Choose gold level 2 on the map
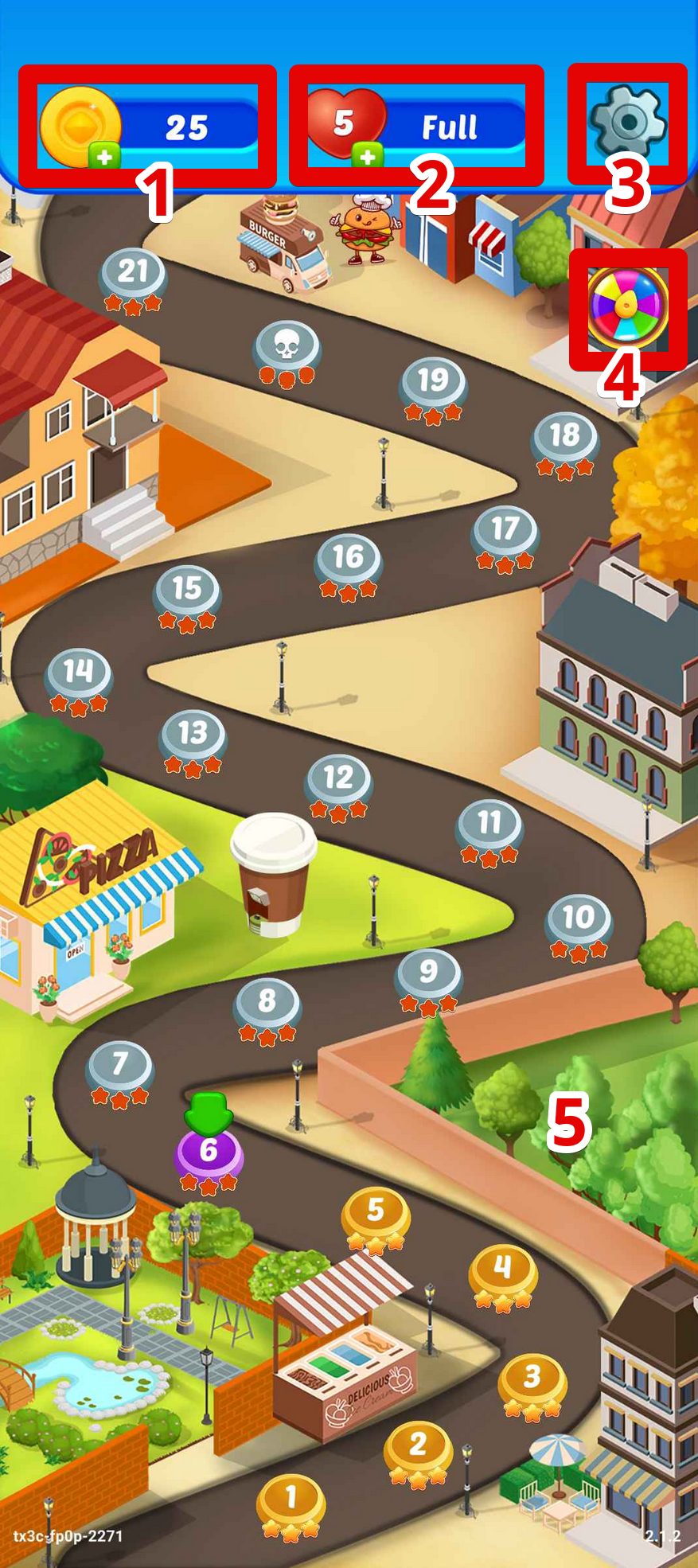Viewport: 698px width, 1568px height. coord(418,1445)
